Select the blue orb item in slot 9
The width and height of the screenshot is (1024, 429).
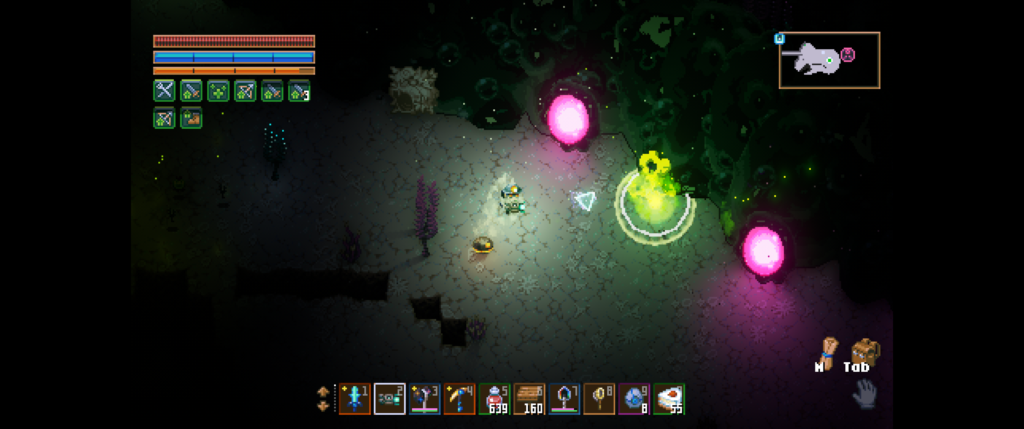coord(634,399)
